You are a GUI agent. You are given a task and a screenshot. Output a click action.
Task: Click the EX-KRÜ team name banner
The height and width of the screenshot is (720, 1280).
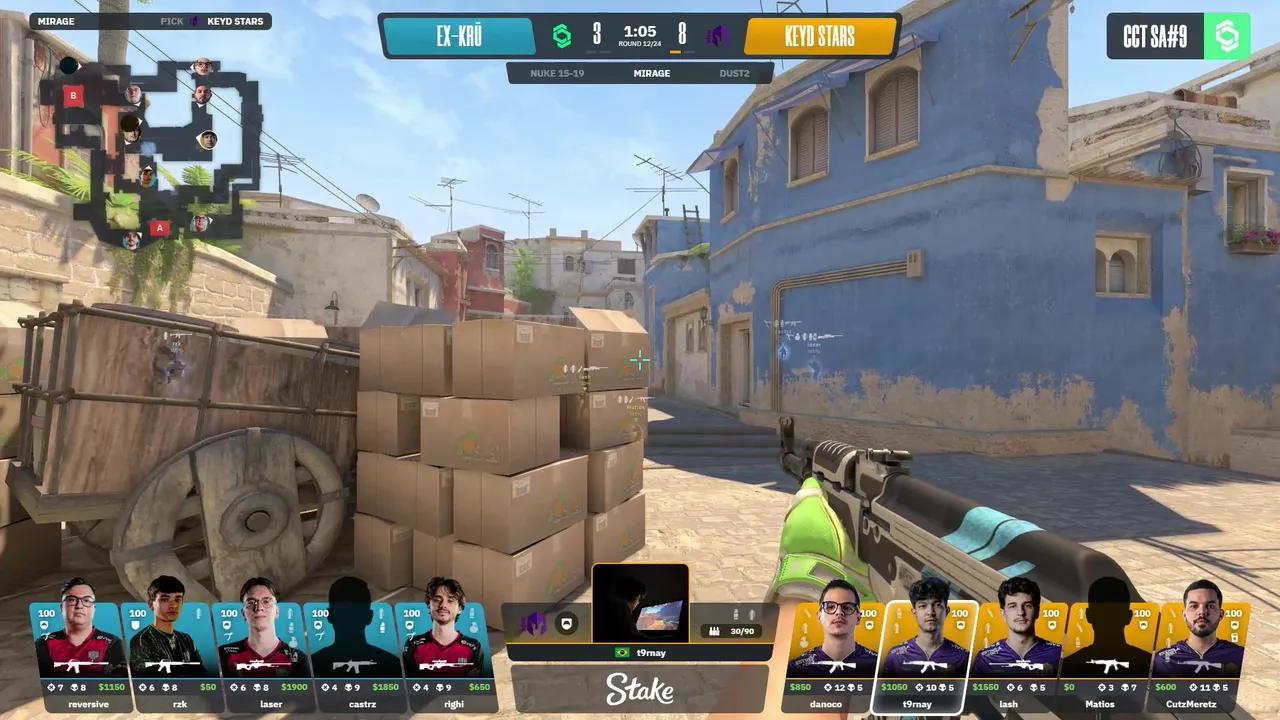[459, 37]
